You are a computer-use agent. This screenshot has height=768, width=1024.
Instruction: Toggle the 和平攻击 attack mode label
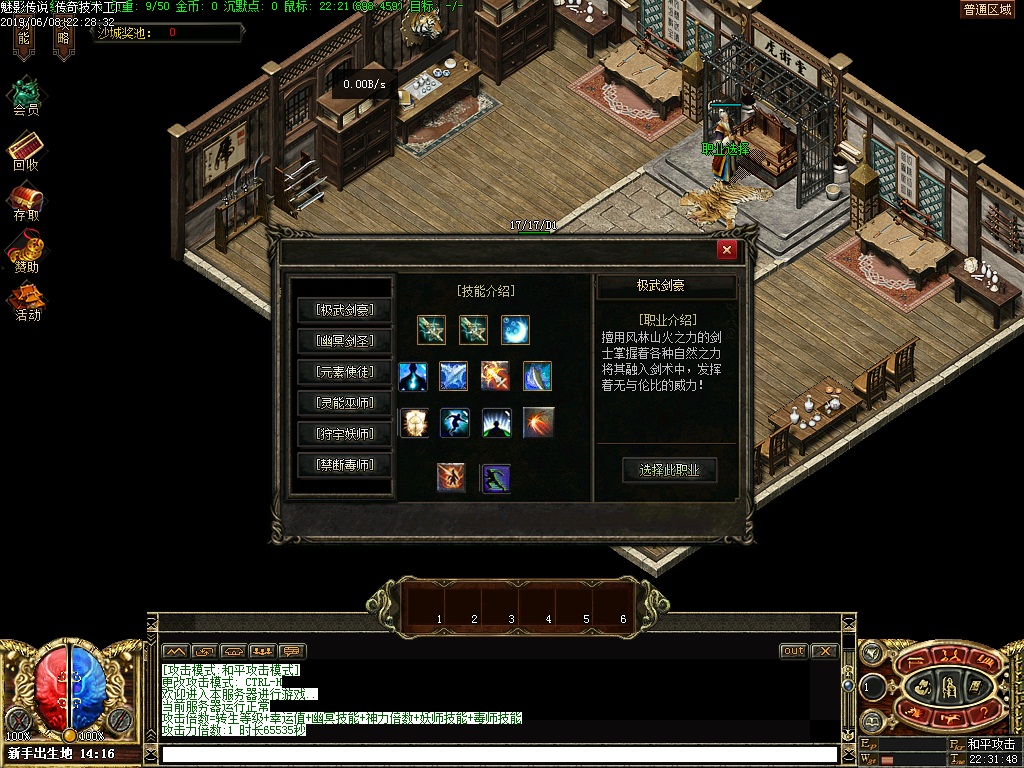click(x=990, y=745)
